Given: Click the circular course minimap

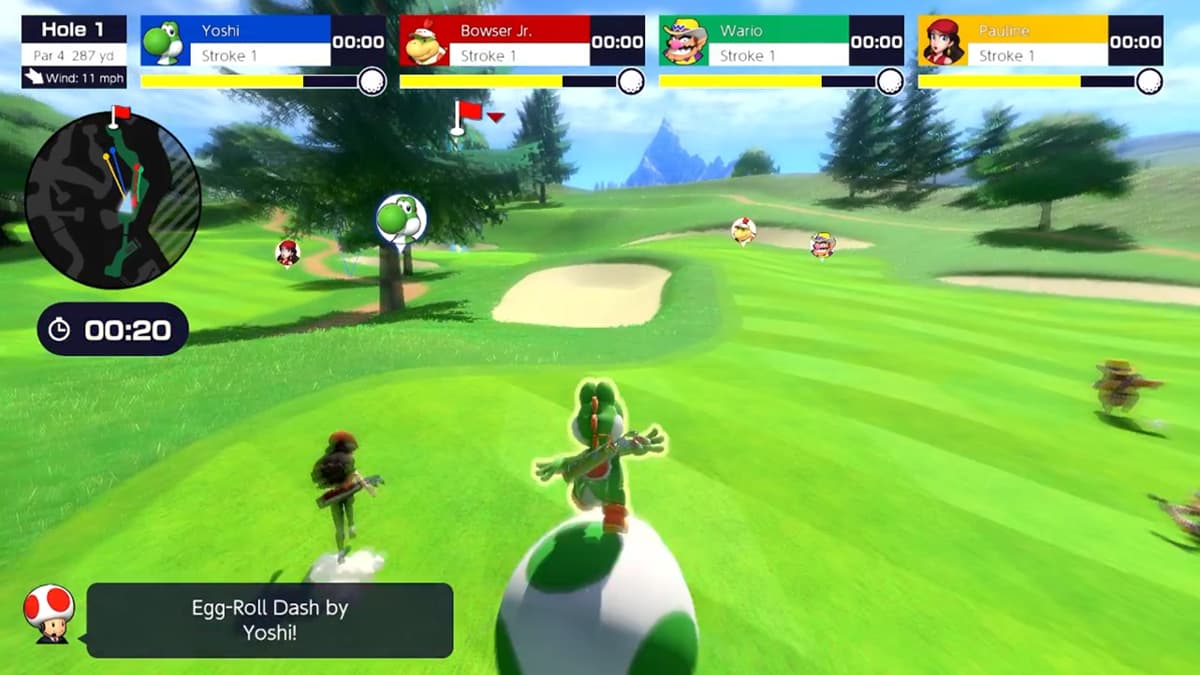Looking at the screenshot, I should 112,200.
